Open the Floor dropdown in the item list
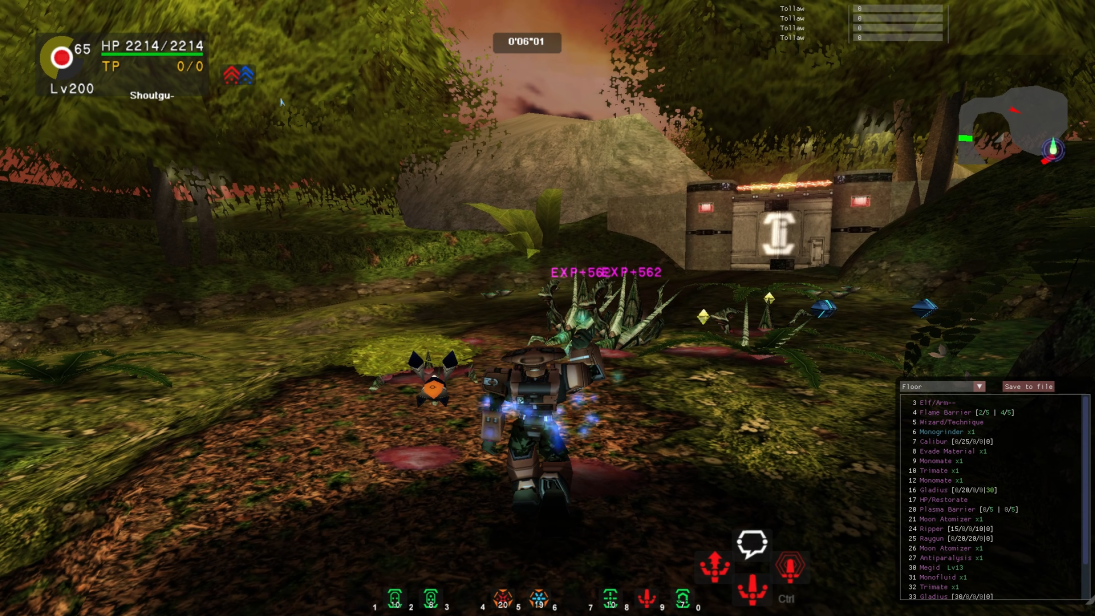Viewport: 1095px width, 616px height. (x=942, y=386)
